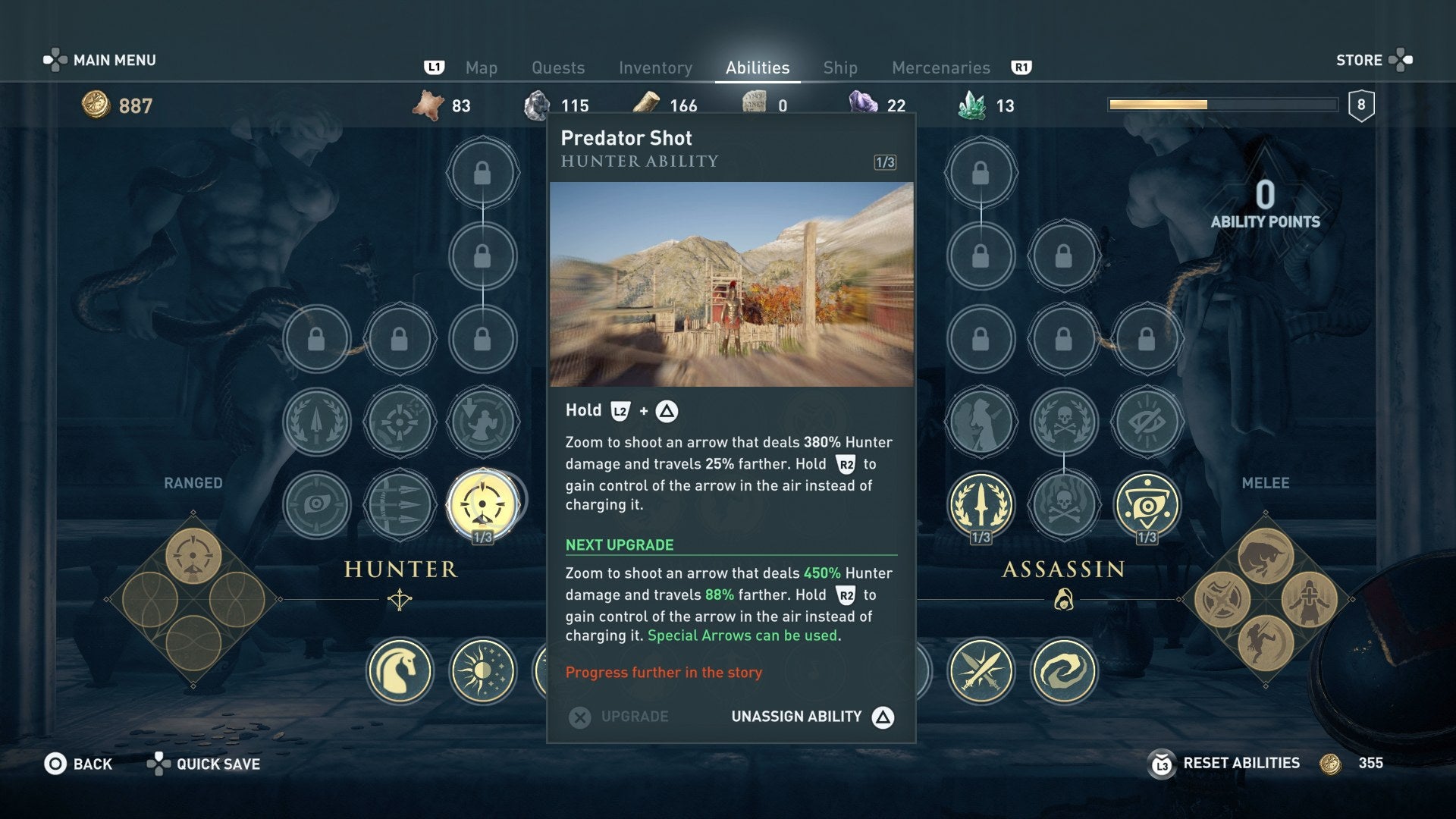Open the Ship tab

[x=839, y=67]
